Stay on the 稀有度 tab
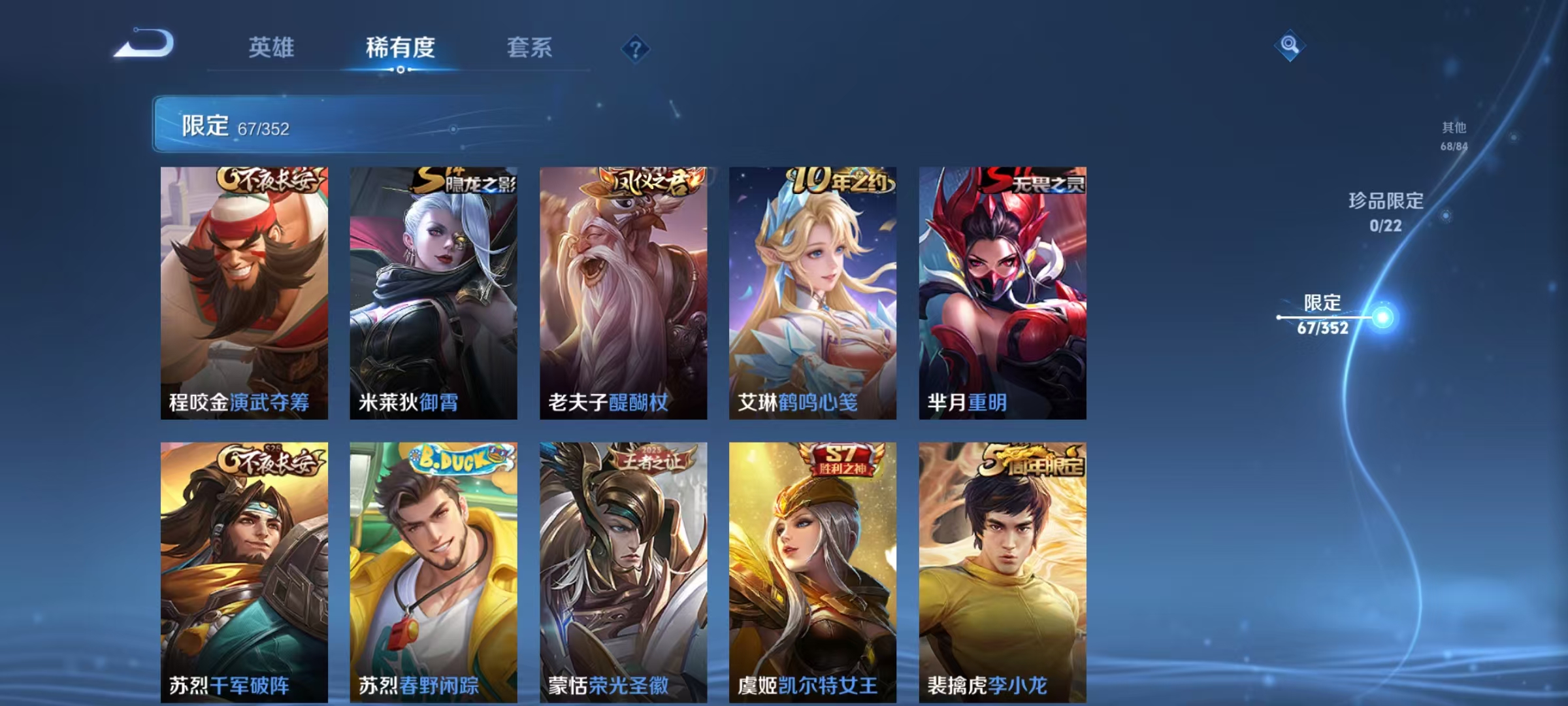 pos(400,47)
